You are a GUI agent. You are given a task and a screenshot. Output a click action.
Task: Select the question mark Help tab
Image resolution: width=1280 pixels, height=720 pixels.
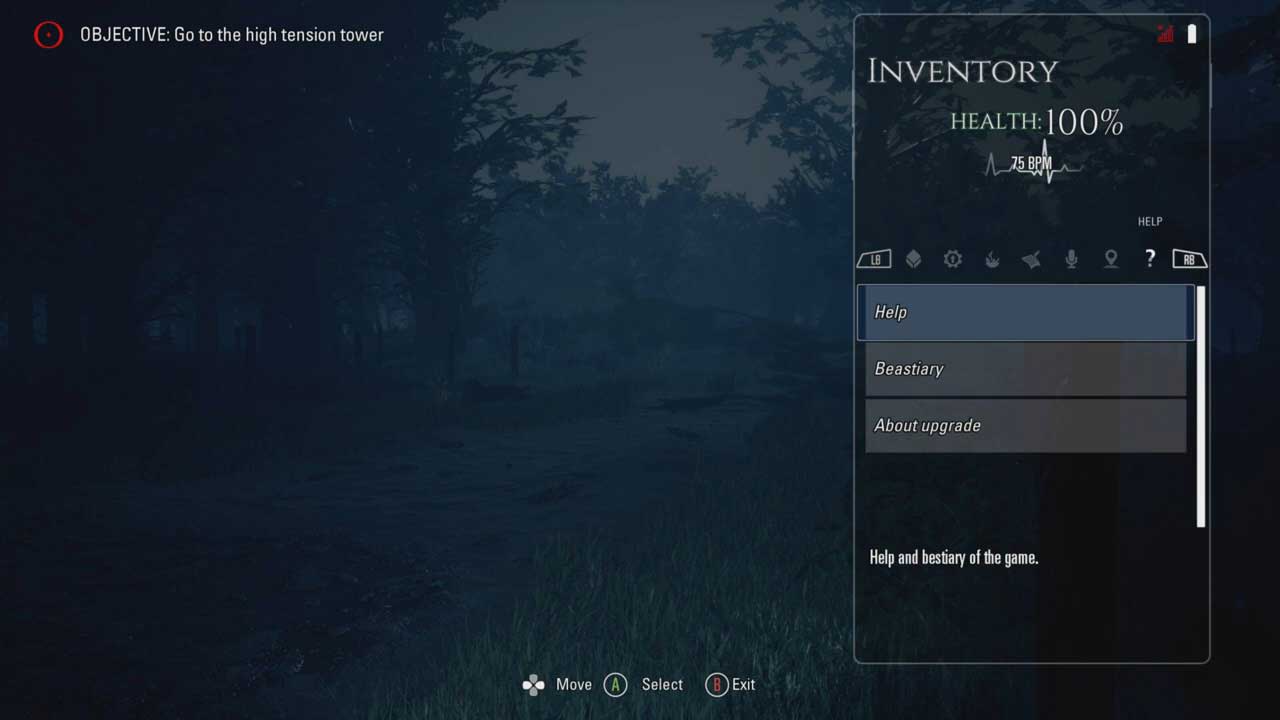(x=1150, y=259)
